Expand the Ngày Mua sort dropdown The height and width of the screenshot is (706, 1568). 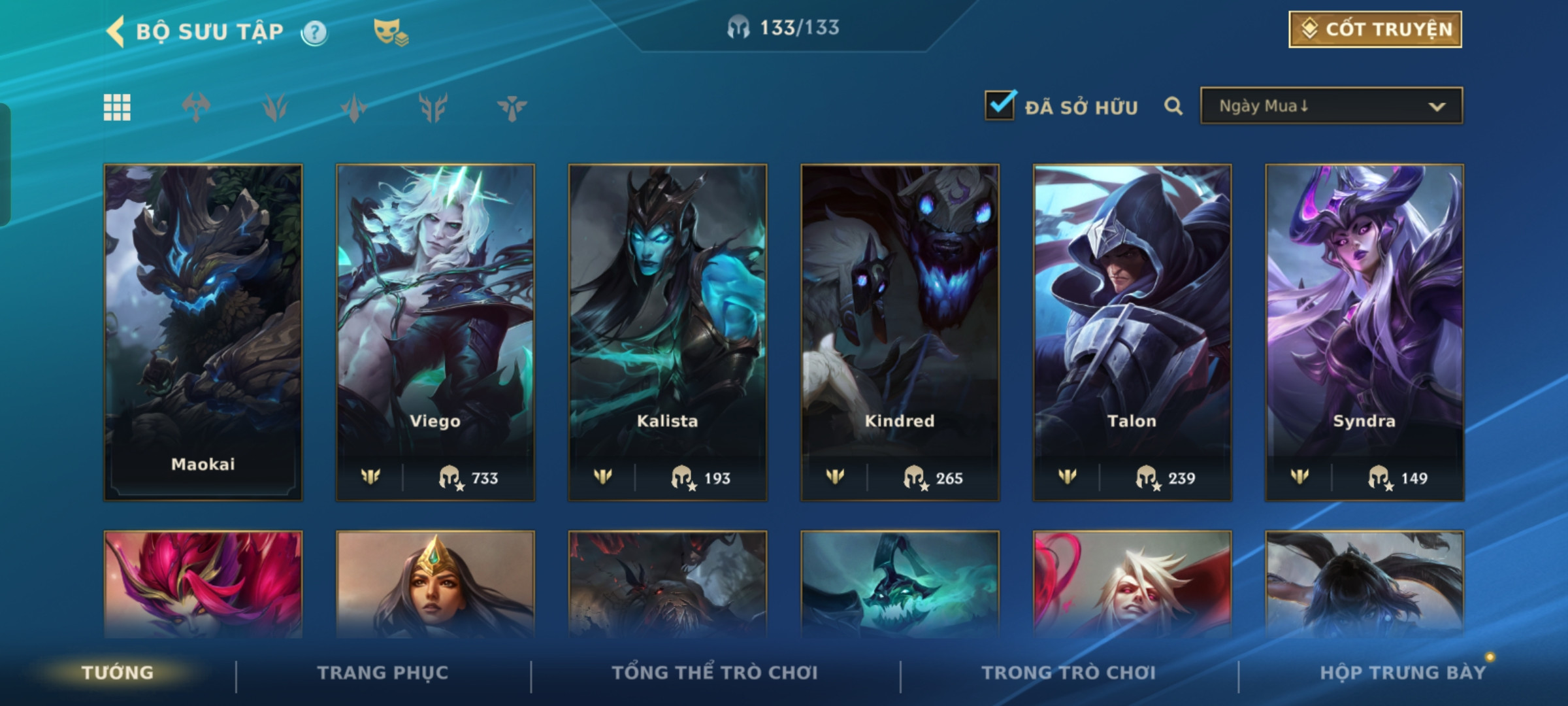(1331, 106)
